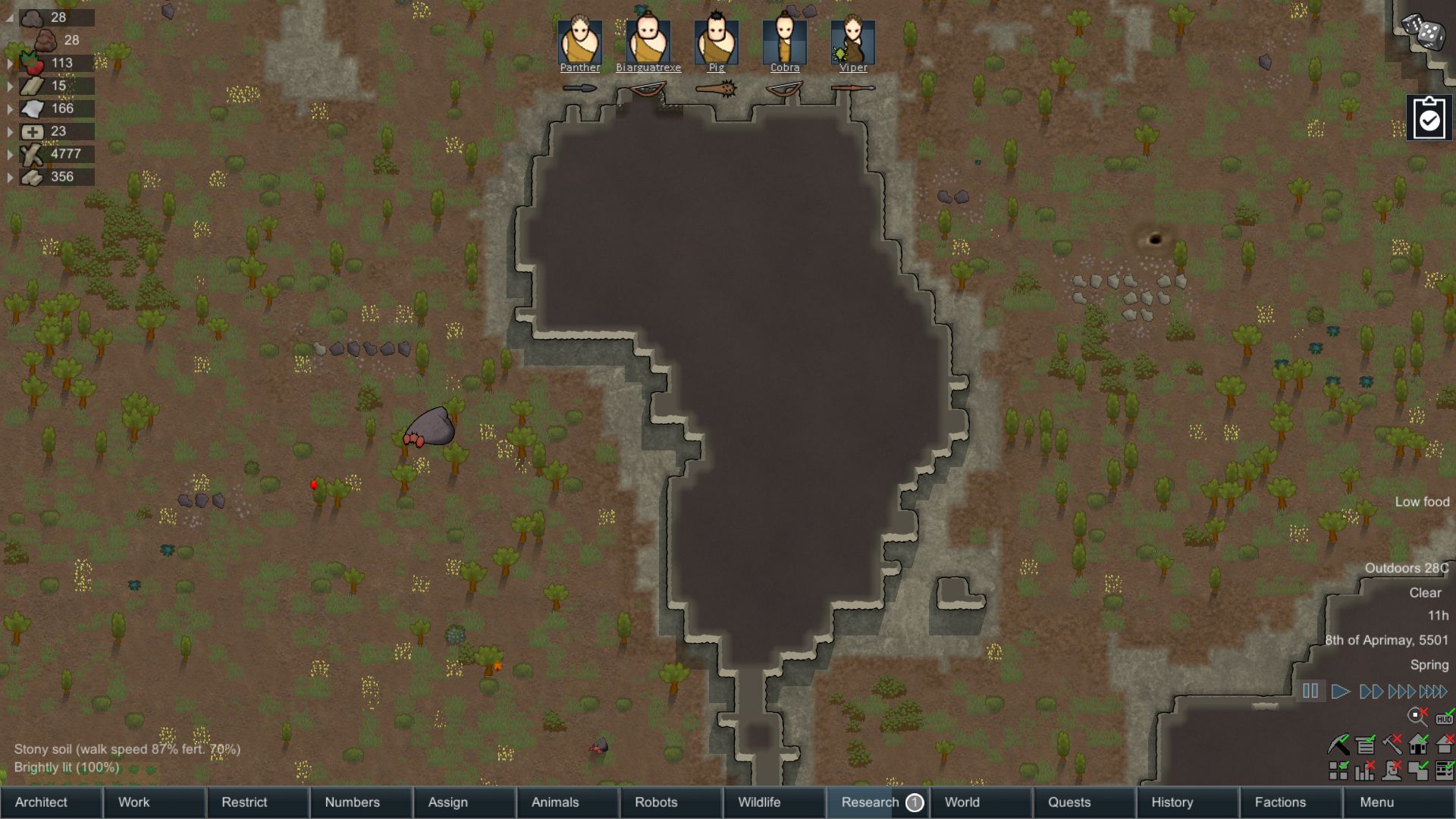Toggle the zones visibility option with green check

point(1420,772)
